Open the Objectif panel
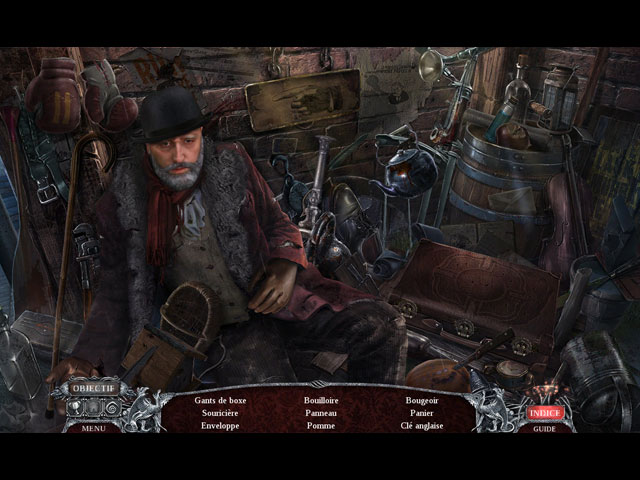Image resolution: width=640 pixels, height=480 pixels. (x=94, y=389)
